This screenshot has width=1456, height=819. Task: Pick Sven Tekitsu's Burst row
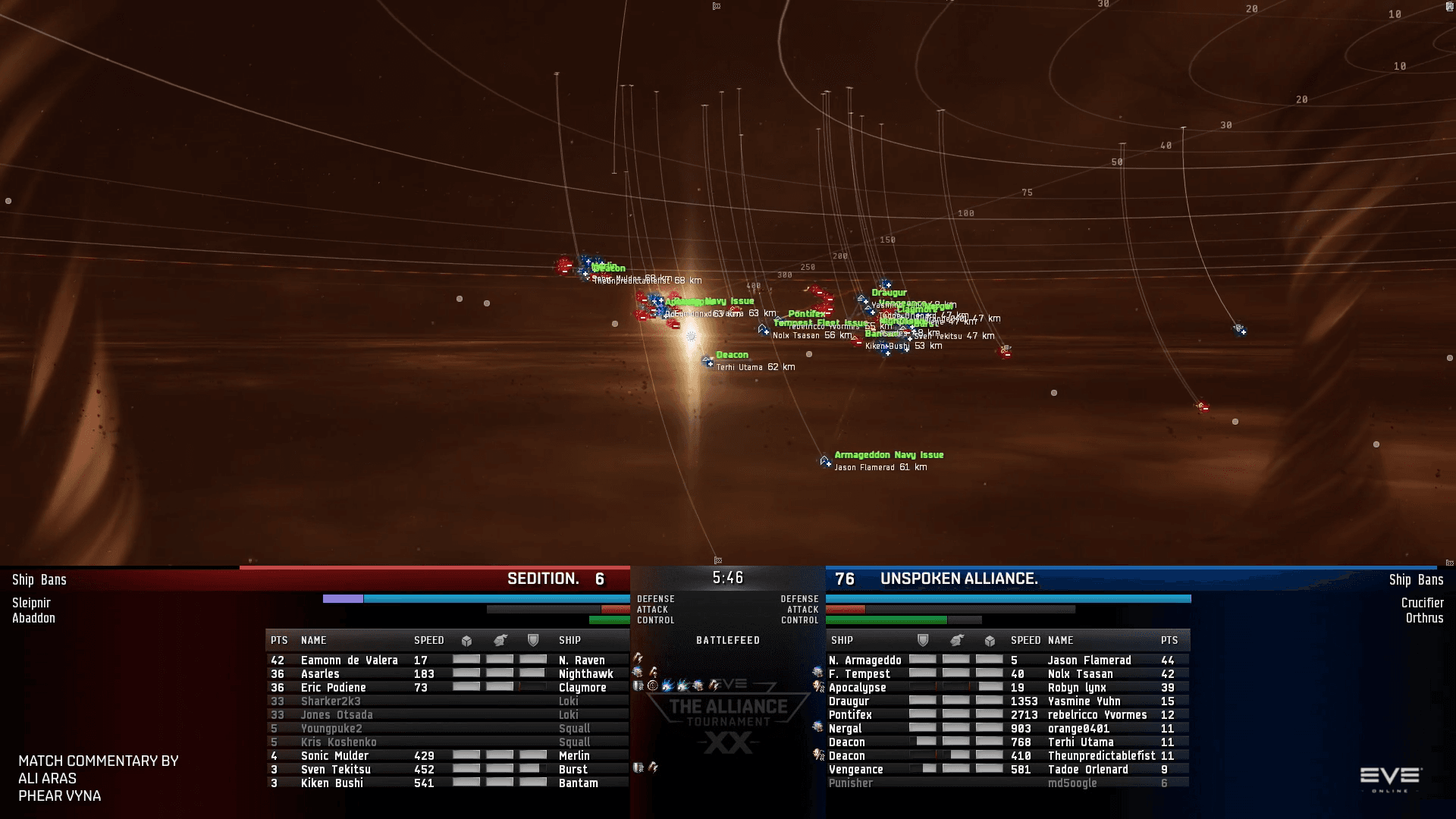click(x=447, y=770)
